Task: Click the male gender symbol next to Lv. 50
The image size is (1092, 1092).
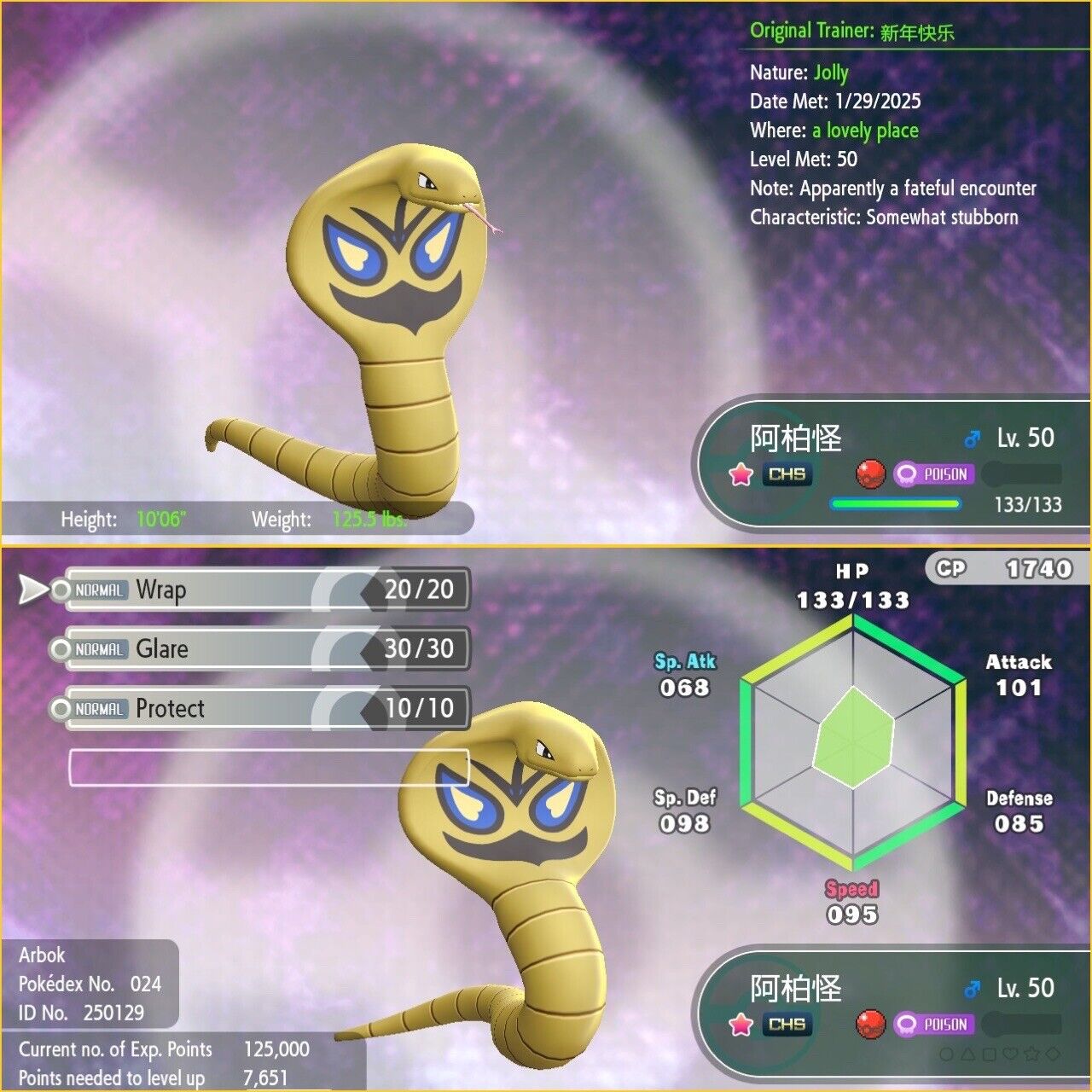Action: (973, 439)
